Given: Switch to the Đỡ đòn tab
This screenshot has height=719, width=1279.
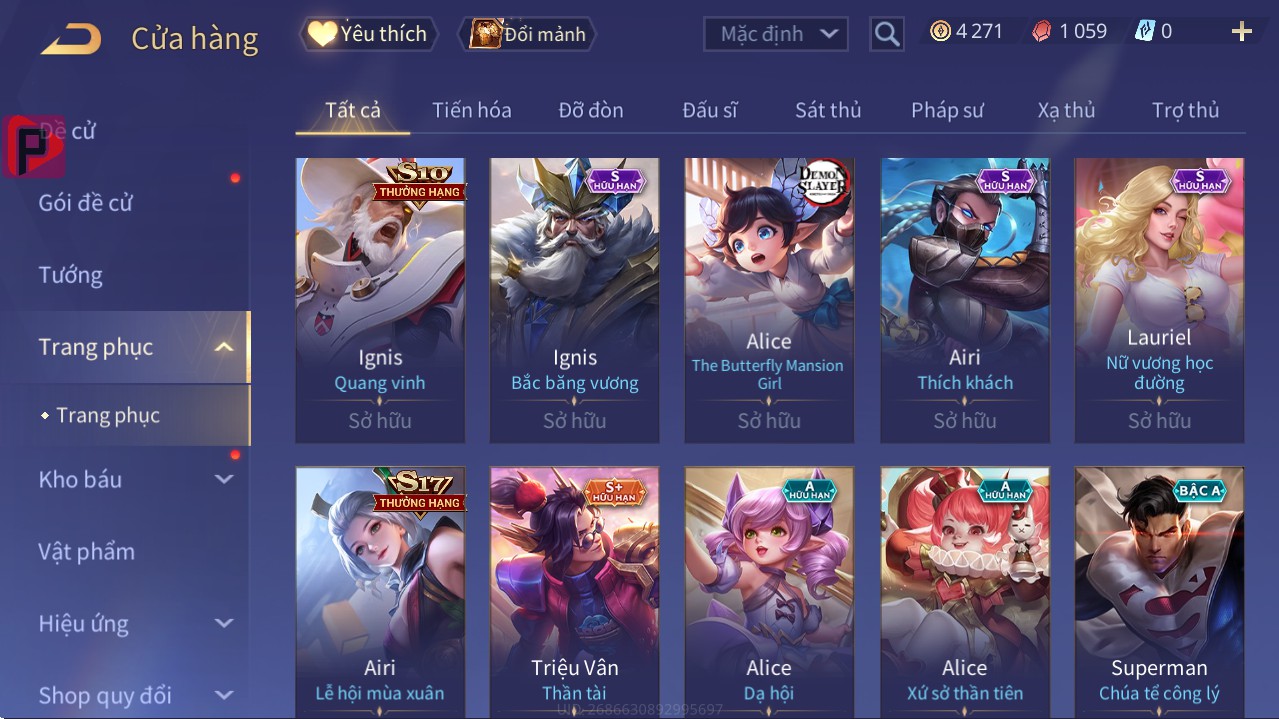Looking at the screenshot, I should (x=590, y=110).
